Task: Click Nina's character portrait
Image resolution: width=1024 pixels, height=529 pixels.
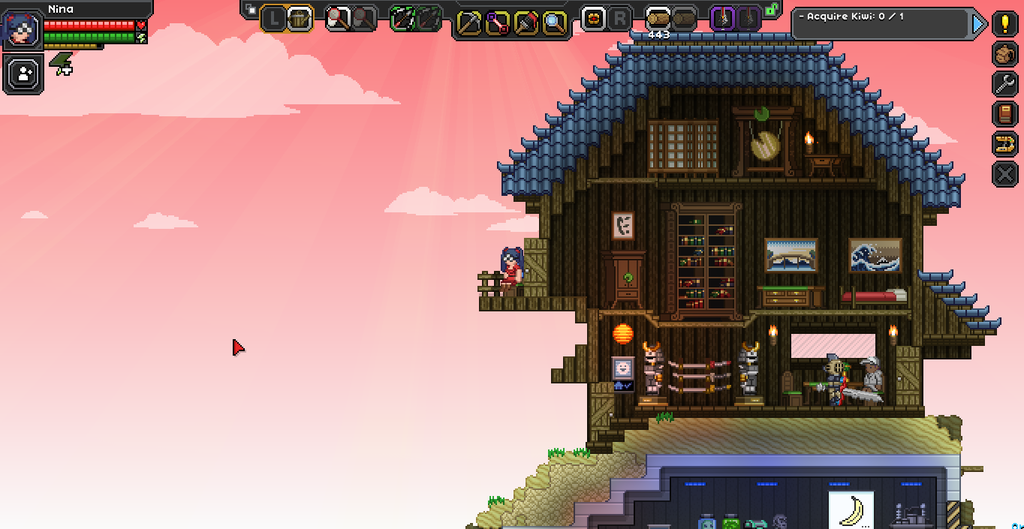Action: [21, 27]
